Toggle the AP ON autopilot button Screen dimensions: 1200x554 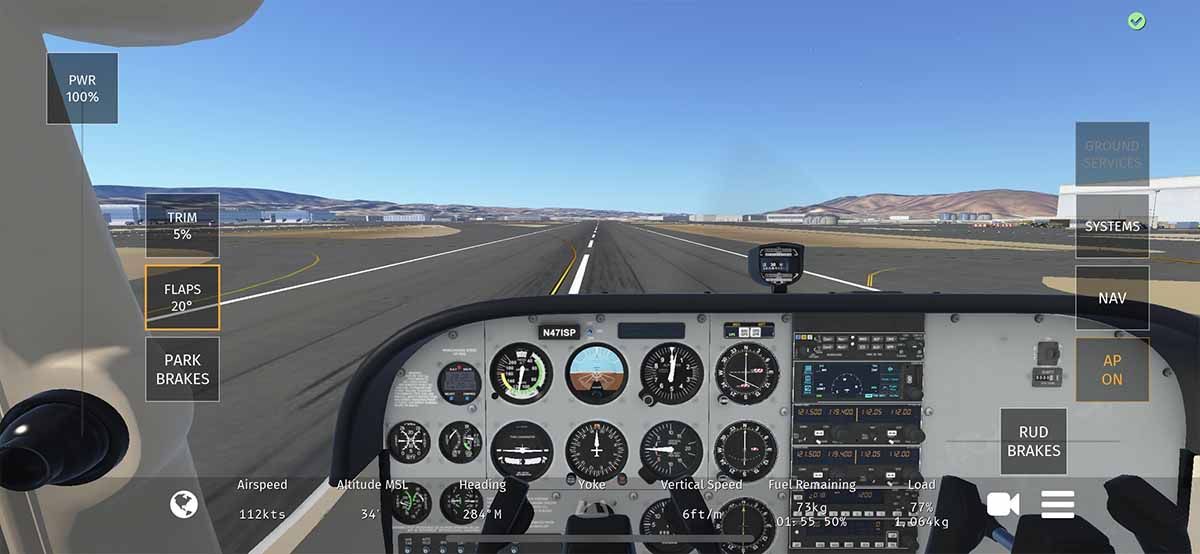point(1112,370)
